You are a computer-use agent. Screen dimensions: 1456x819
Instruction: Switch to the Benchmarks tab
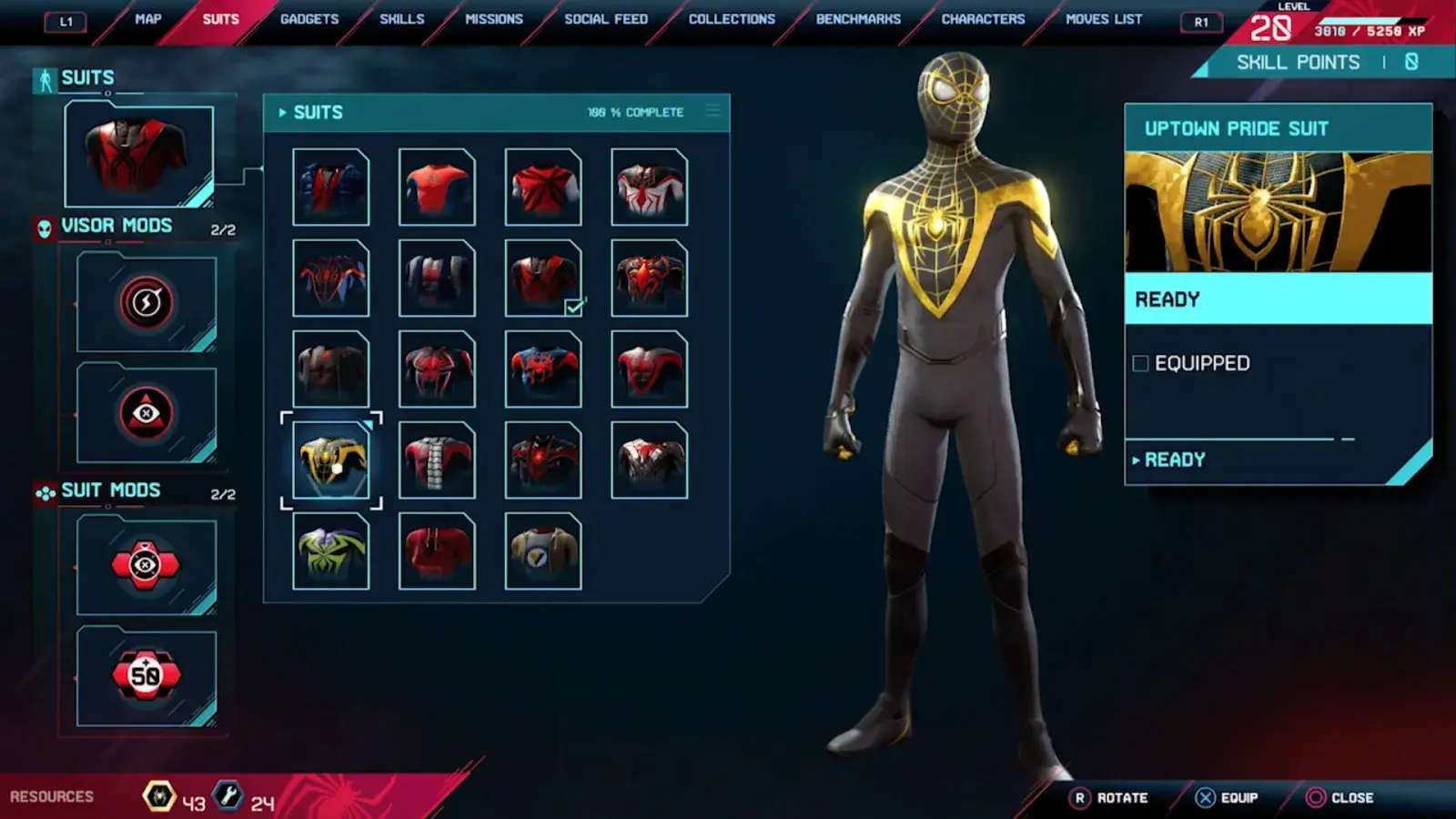(x=858, y=19)
